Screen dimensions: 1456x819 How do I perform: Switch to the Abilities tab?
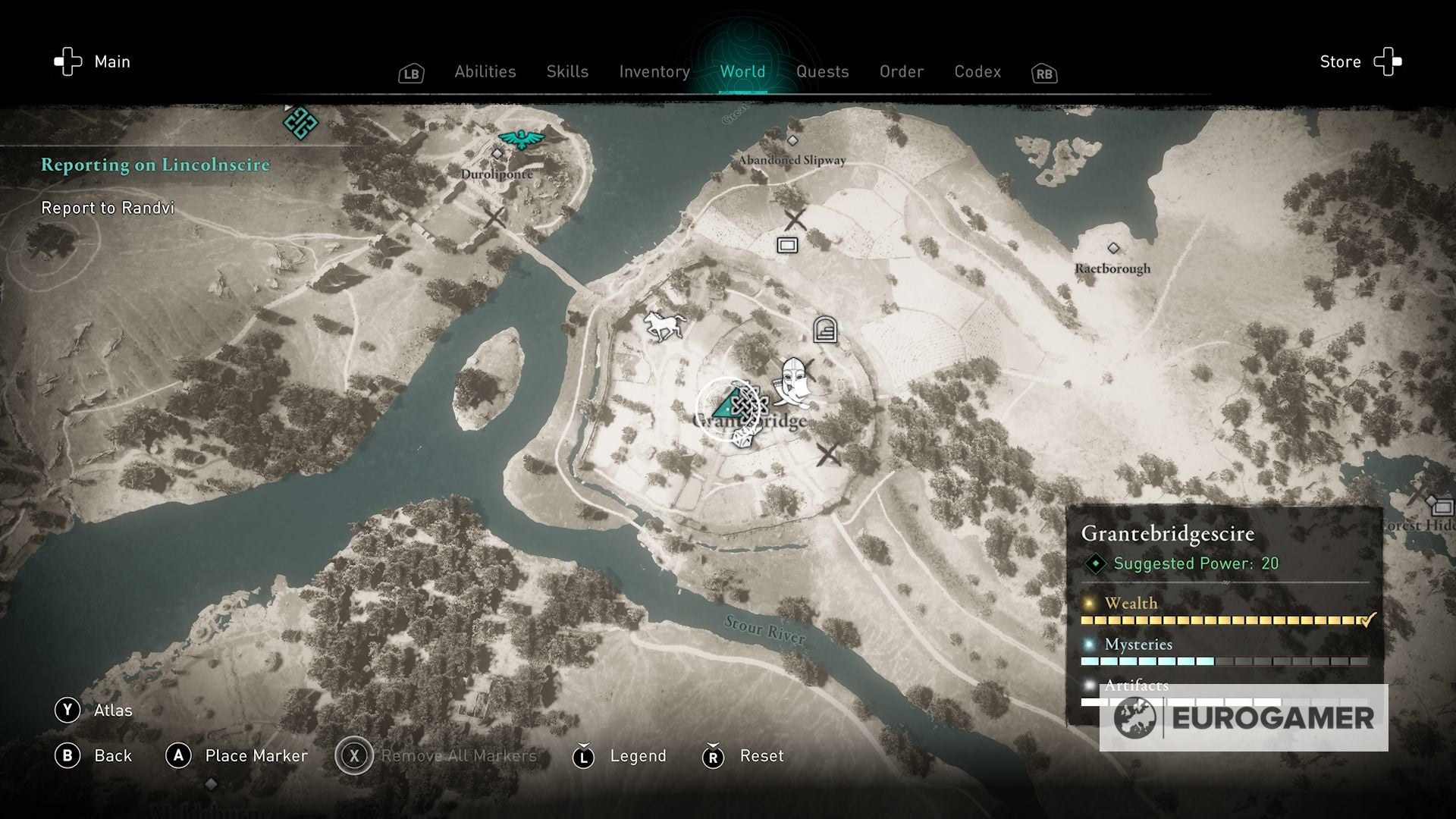pos(485,71)
